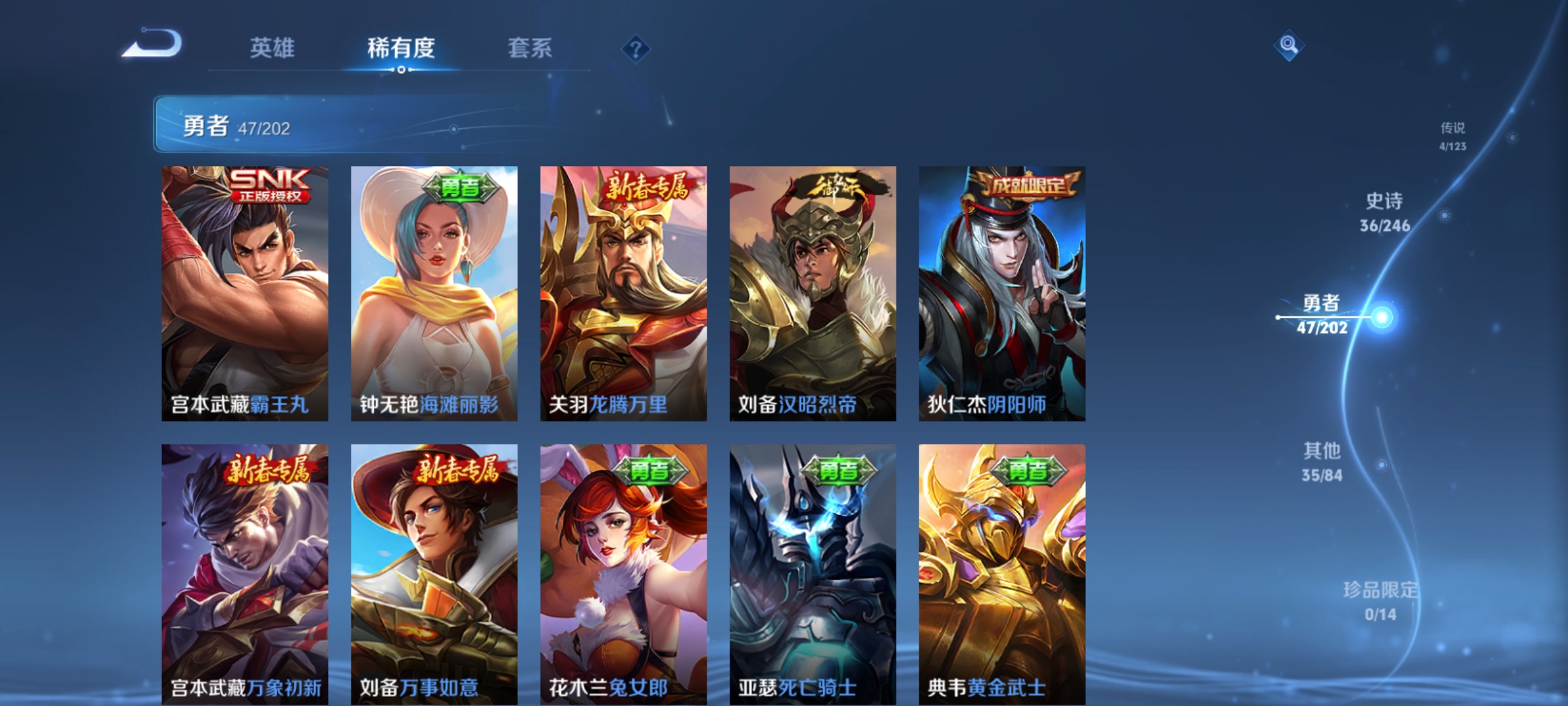Open the 刘备 万事如意 skin card
The width and height of the screenshot is (1568, 706).
(434, 574)
